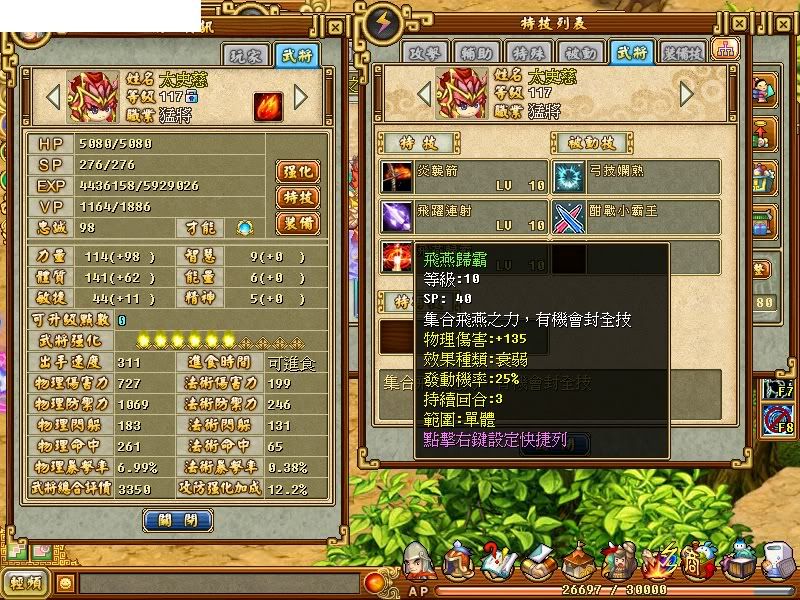This screenshot has width=800, height=600.
Task: Show next general in the stats panel
Action: [x=301, y=98]
